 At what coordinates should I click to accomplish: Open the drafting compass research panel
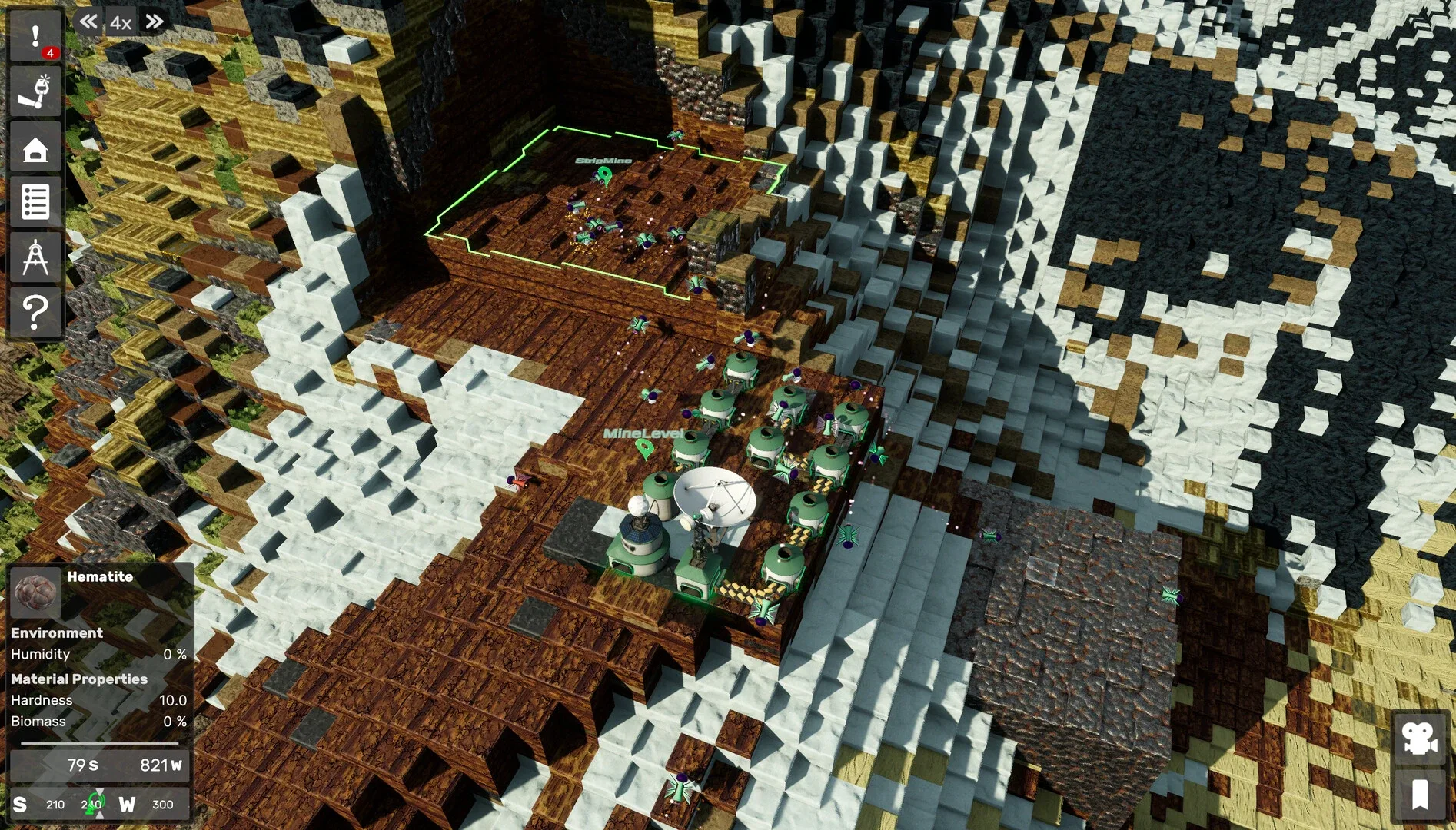35,256
